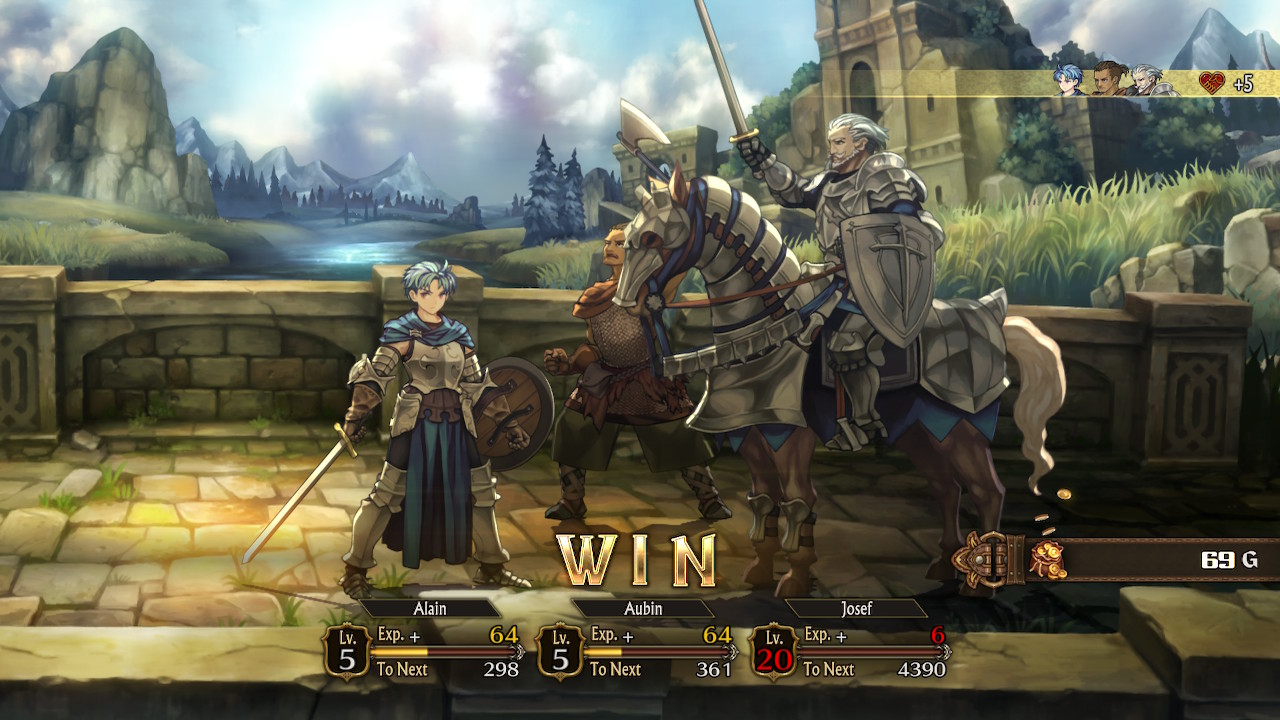Click the gold coin pouch icon
This screenshot has height=720, width=1280.
(x=1048, y=560)
